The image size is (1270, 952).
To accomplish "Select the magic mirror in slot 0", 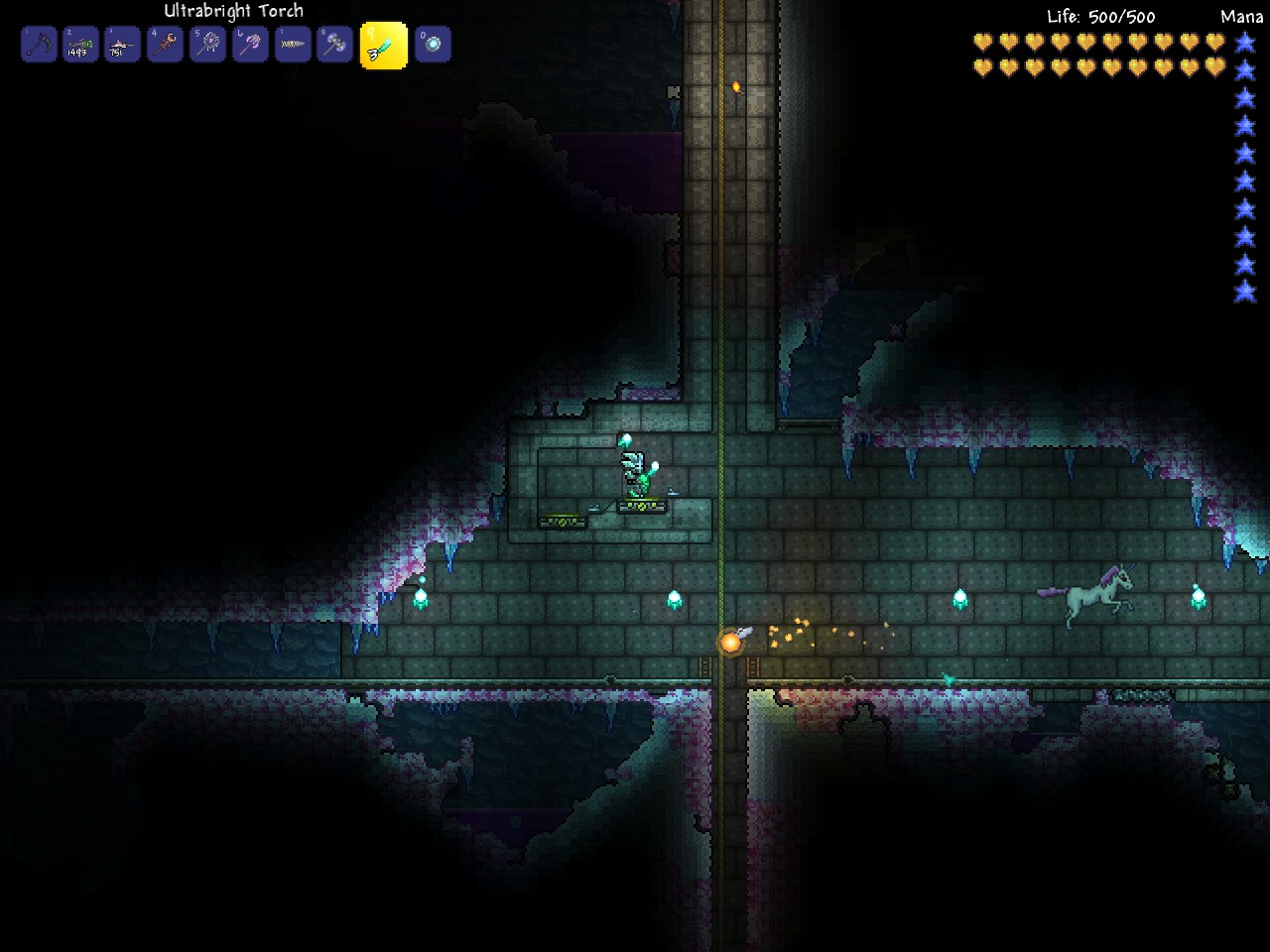I will (x=433, y=45).
